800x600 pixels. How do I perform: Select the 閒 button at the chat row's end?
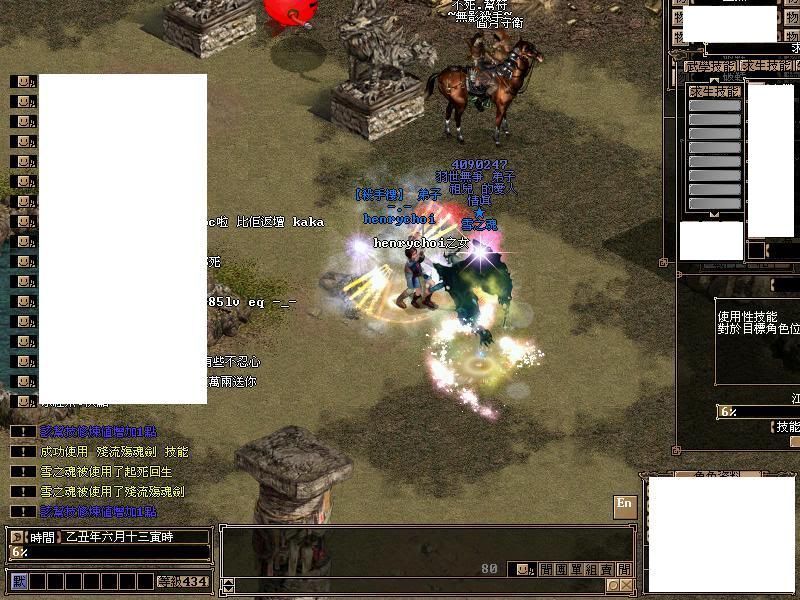point(624,569)
